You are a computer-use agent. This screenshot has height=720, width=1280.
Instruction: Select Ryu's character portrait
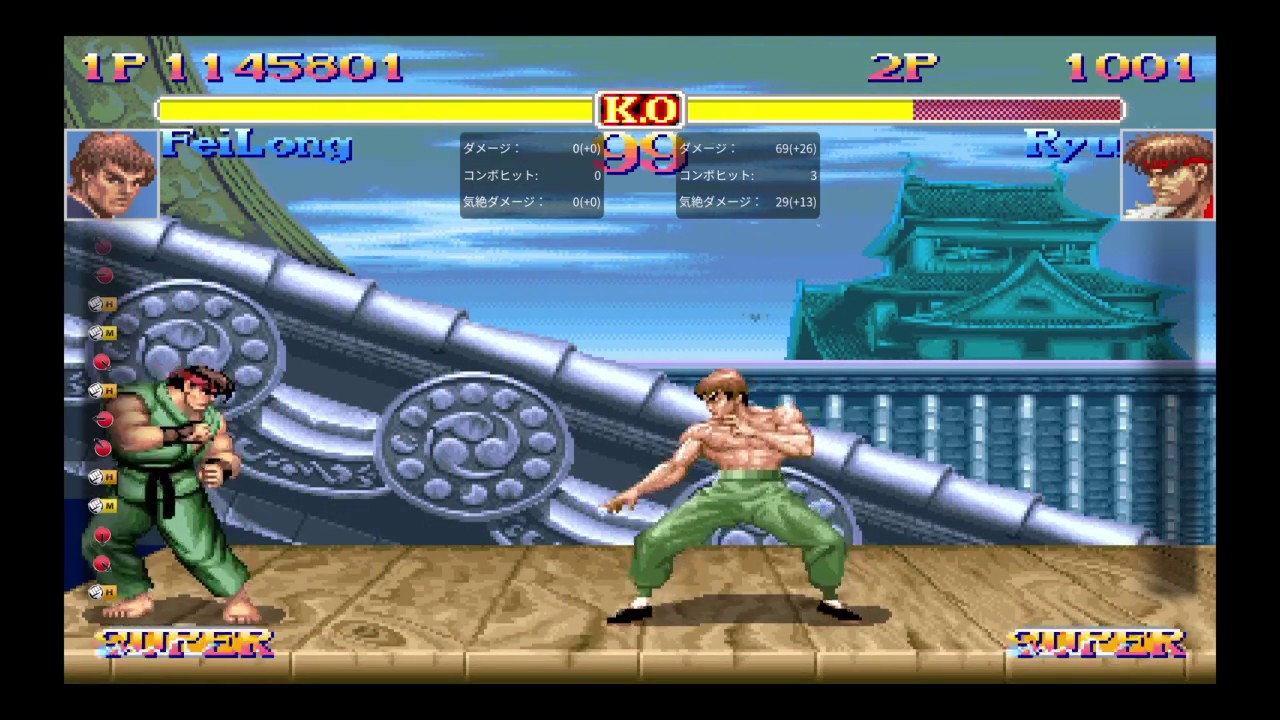[x=1167, y=174]
